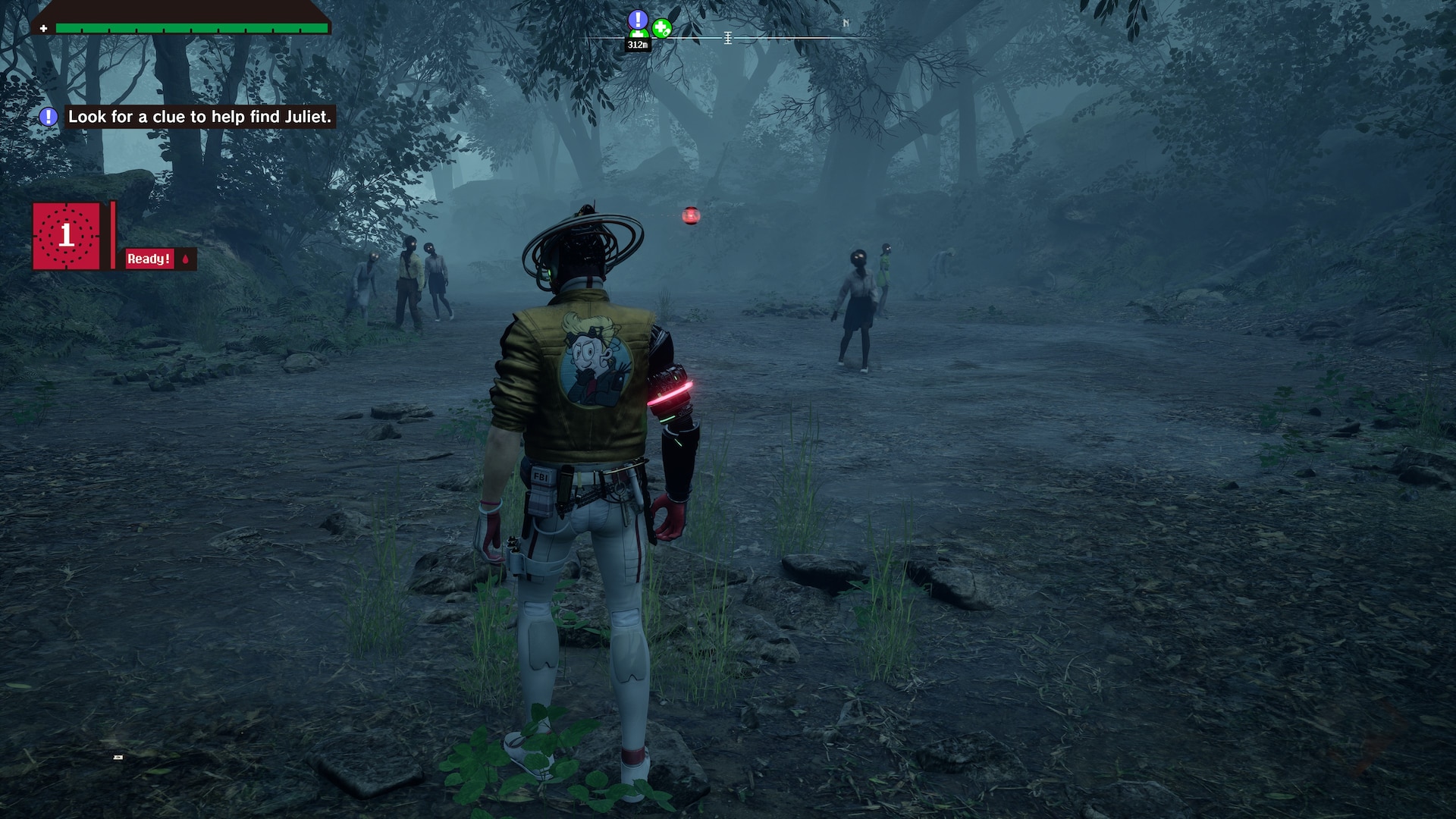Viewport: 1456px width, 819px height.
Task: Click the north 'N' compass indicator
Action: pos(846,24)
